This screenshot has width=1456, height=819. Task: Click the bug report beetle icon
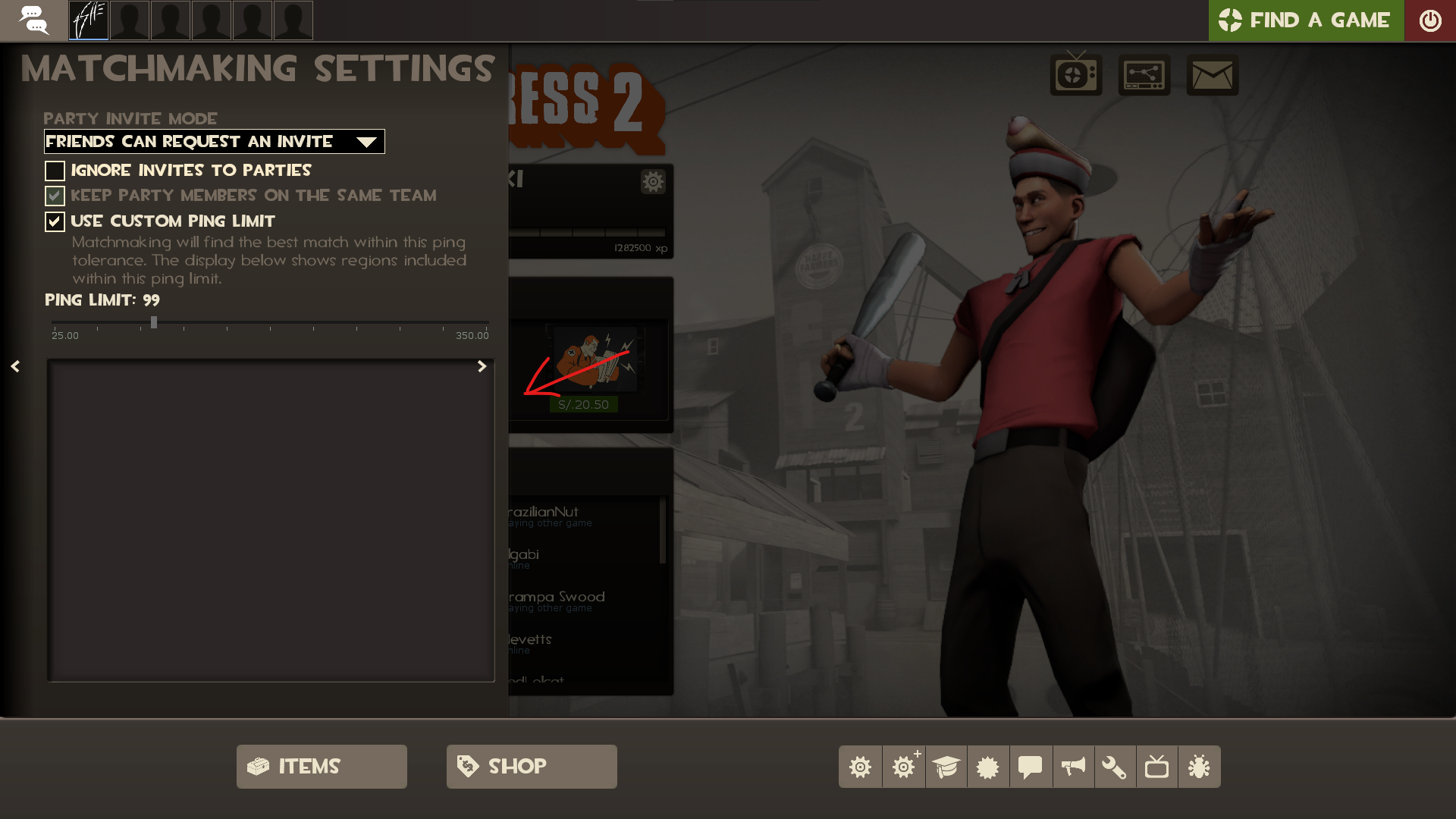1200,766
